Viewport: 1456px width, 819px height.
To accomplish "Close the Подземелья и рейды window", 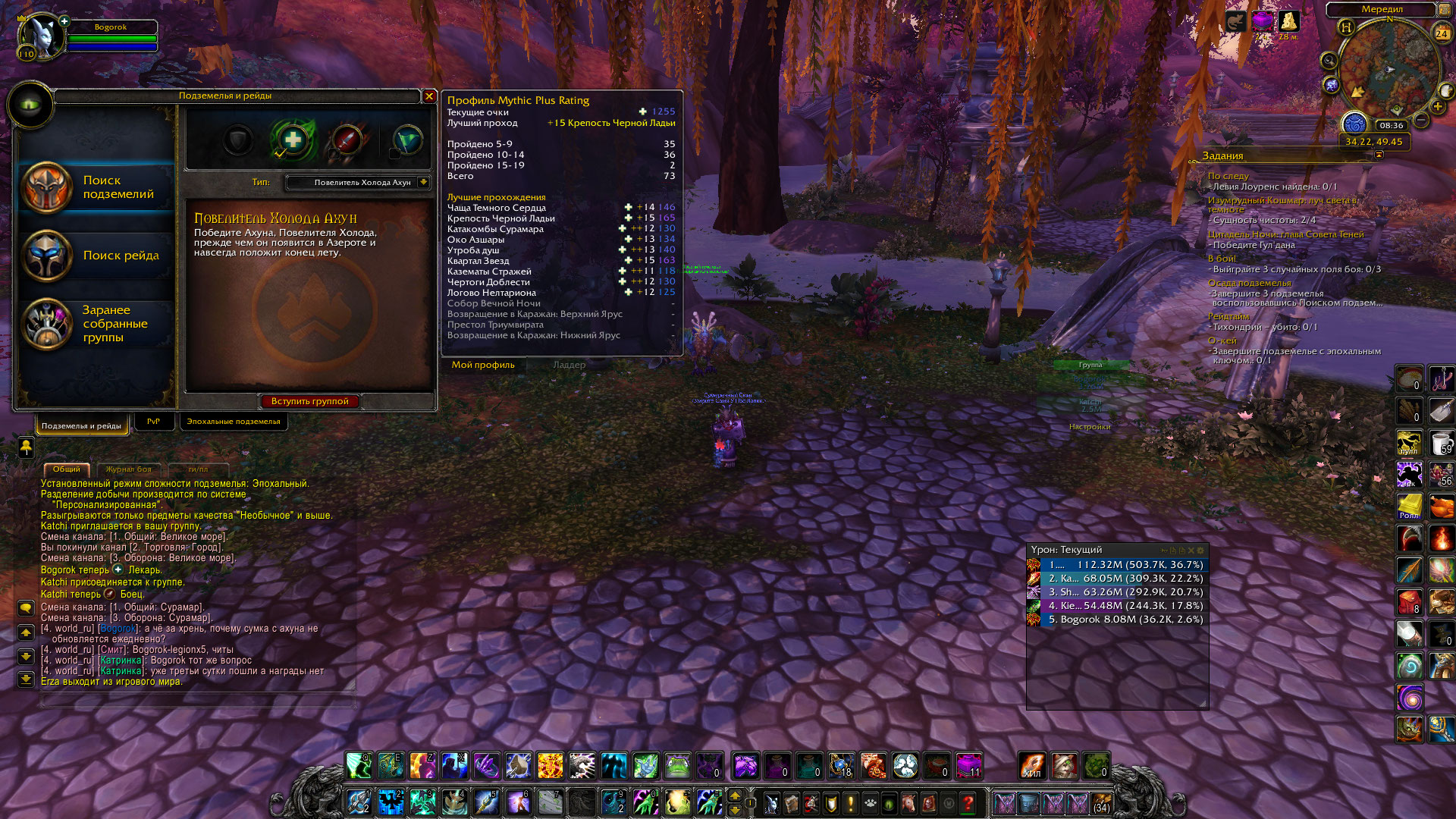I will [429, 96].
